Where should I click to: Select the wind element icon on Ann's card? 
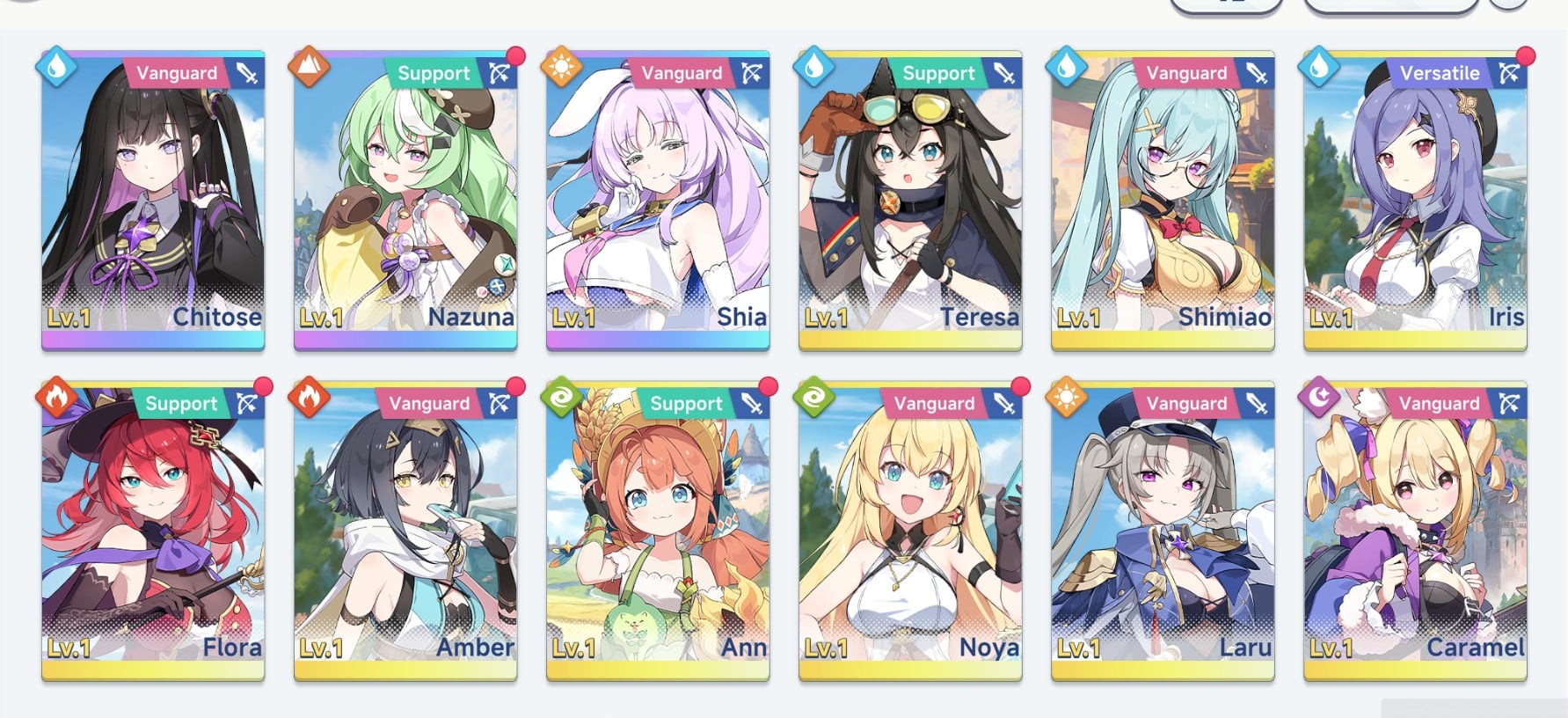559,398
